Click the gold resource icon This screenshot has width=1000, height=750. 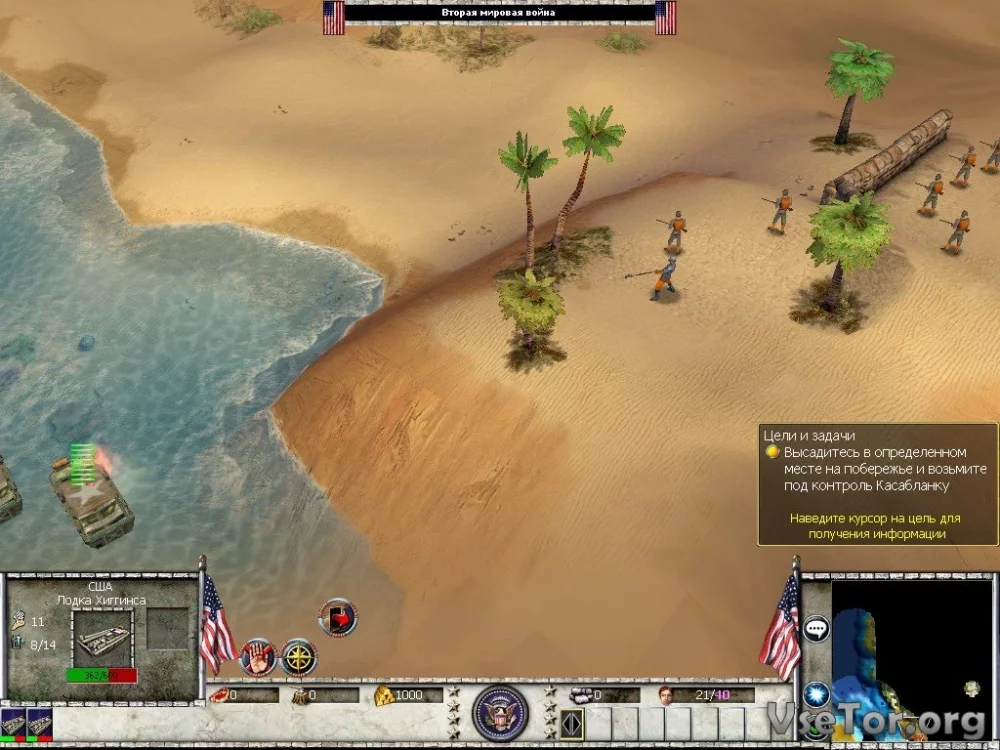click(x=384, y=695)
